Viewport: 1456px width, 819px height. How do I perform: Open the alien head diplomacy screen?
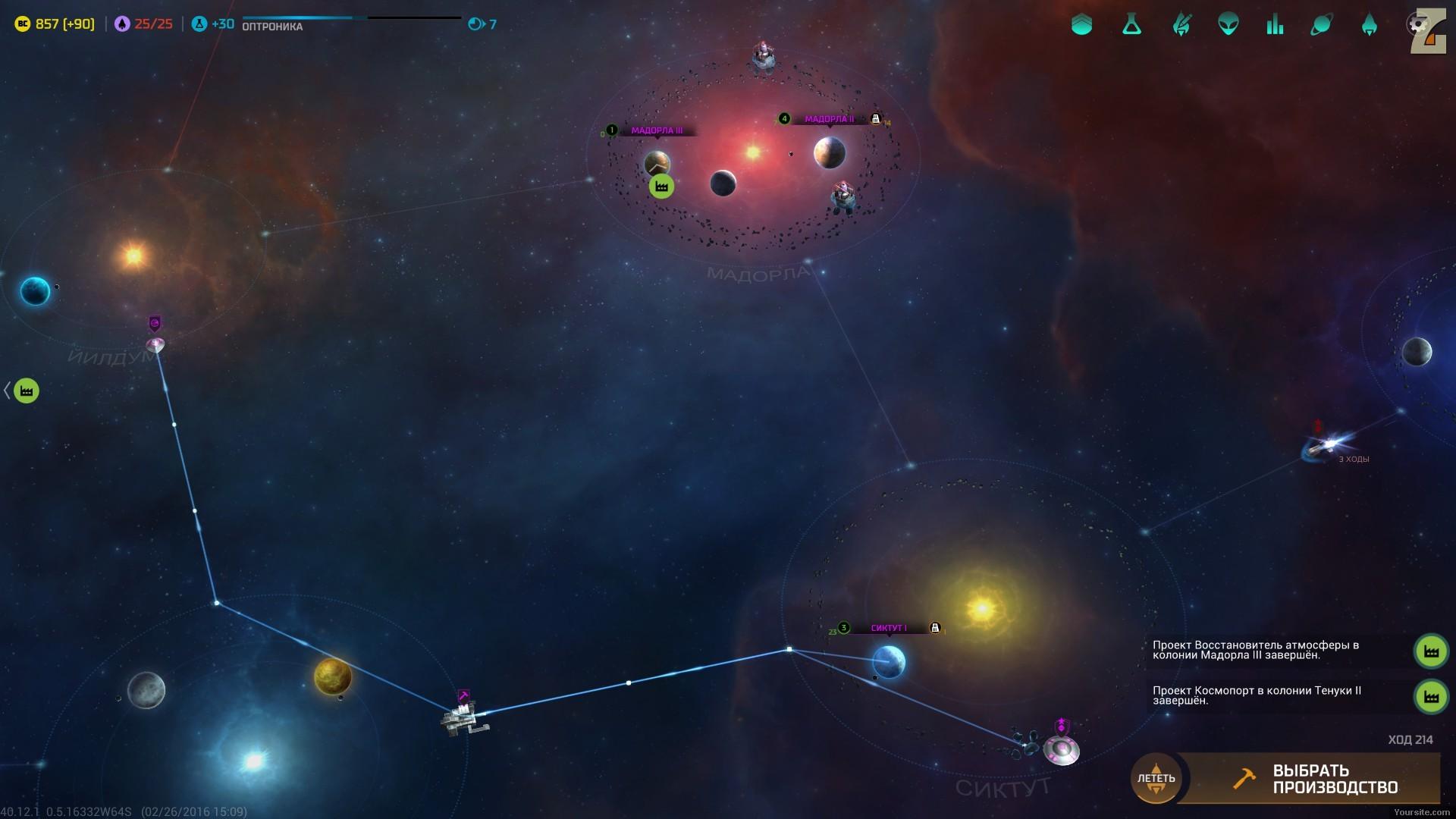point(1228,24)
